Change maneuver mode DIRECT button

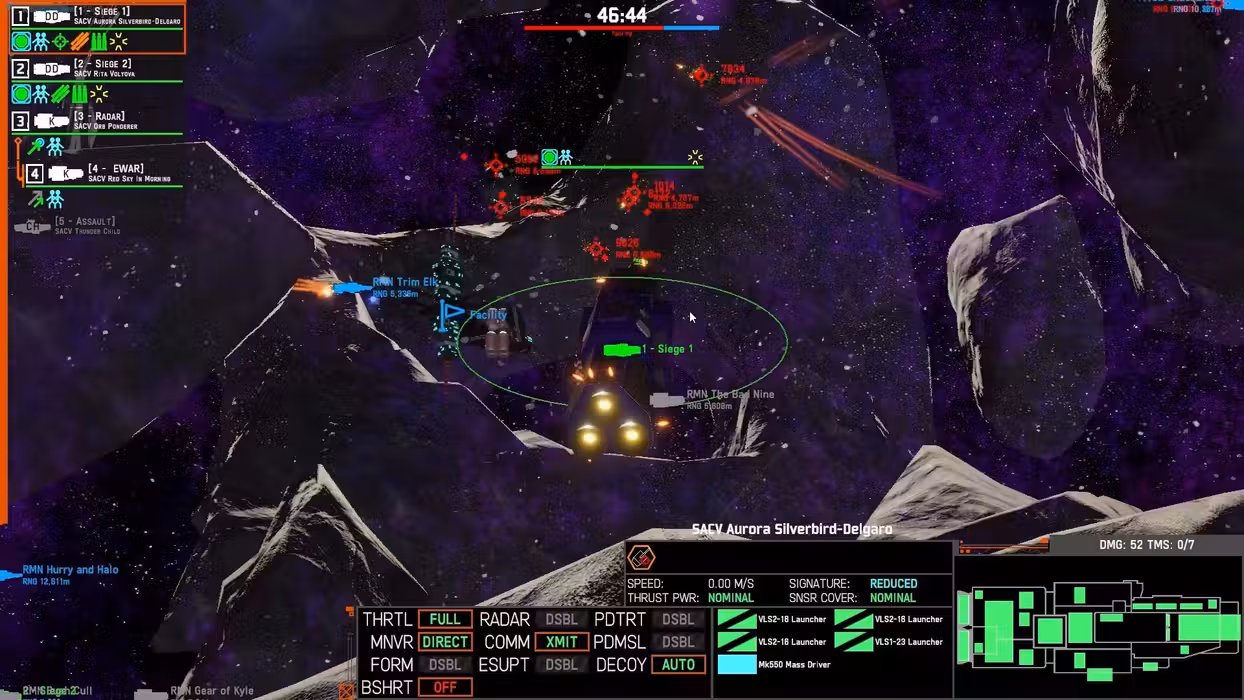445,642
